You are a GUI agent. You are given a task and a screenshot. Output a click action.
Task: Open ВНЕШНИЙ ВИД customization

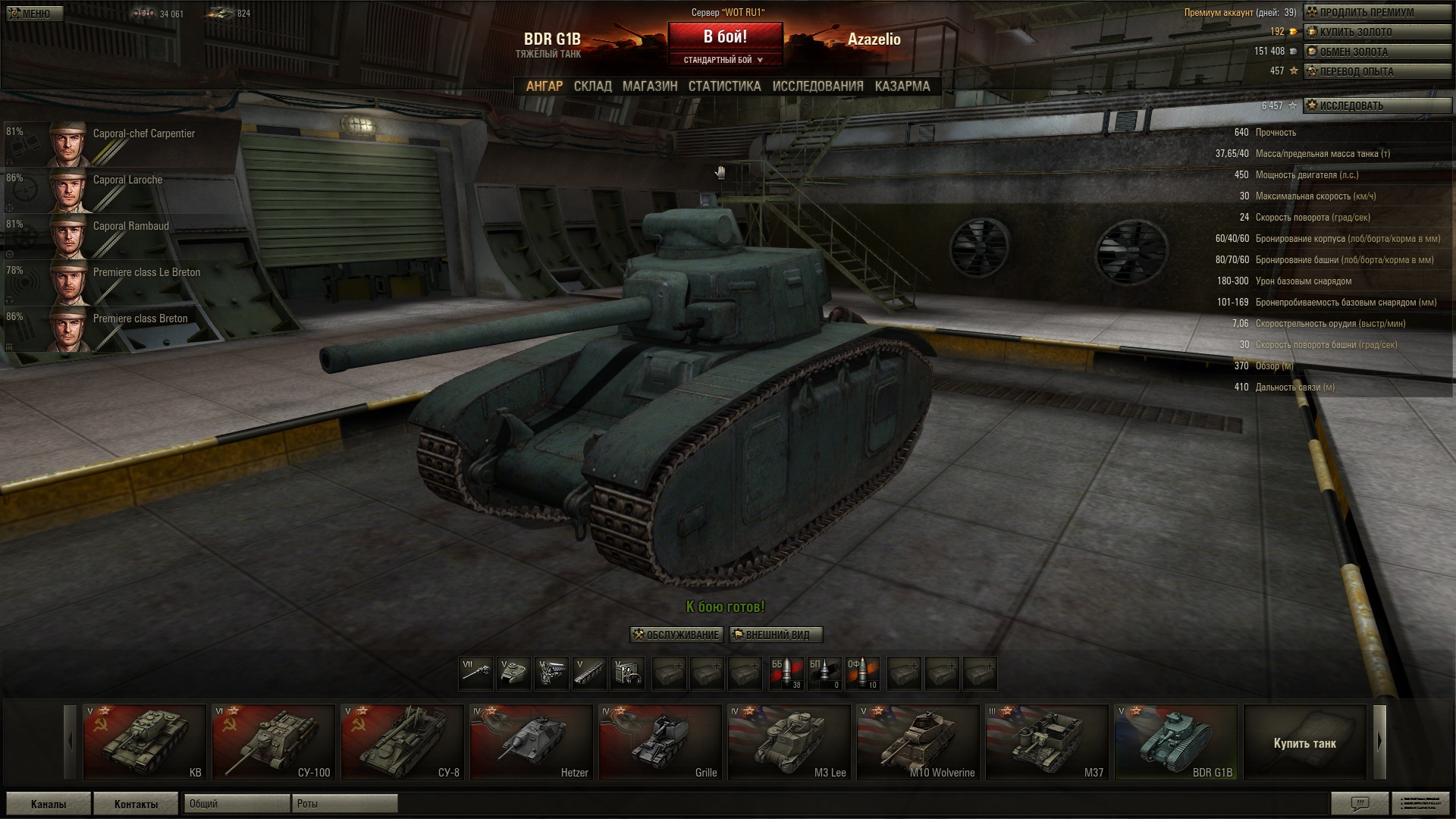777,635
